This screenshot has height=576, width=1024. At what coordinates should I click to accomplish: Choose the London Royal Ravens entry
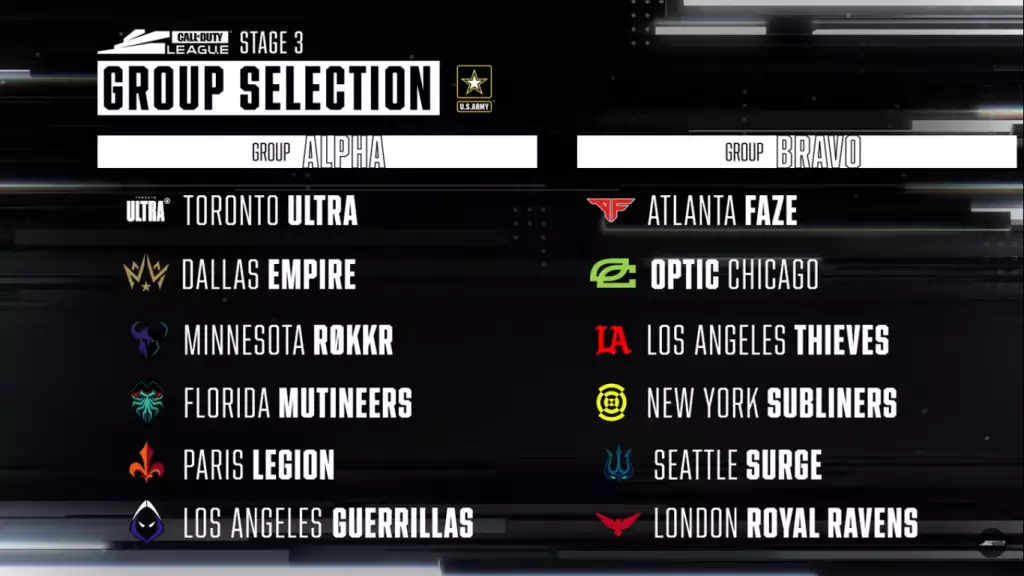click(785, 523)
